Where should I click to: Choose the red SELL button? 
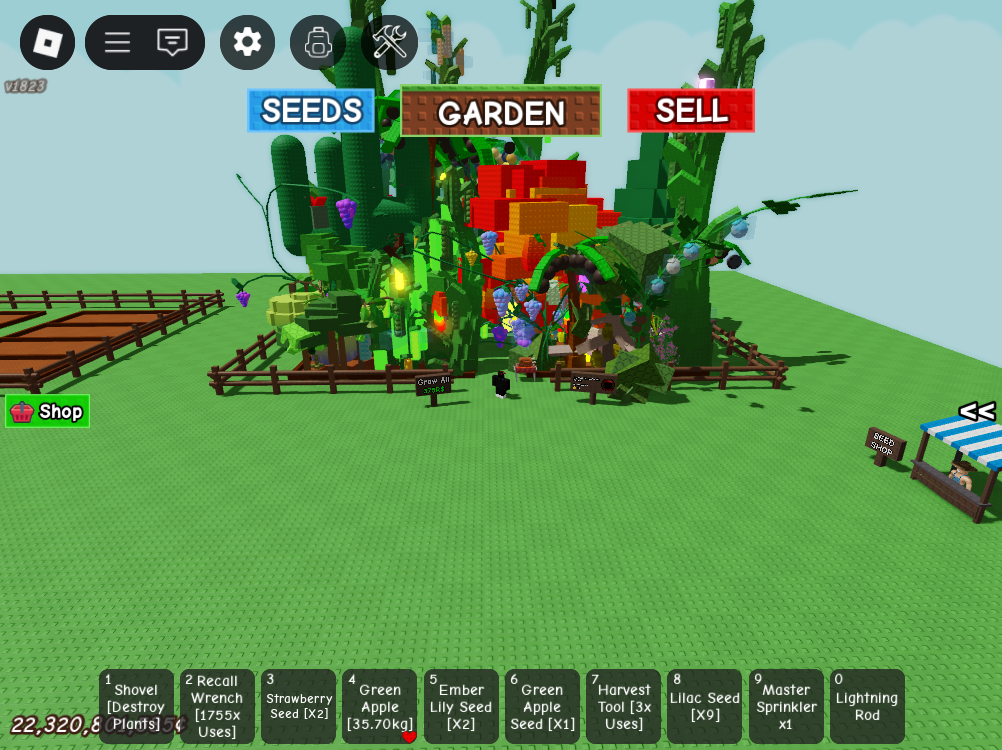coord(691,110)
